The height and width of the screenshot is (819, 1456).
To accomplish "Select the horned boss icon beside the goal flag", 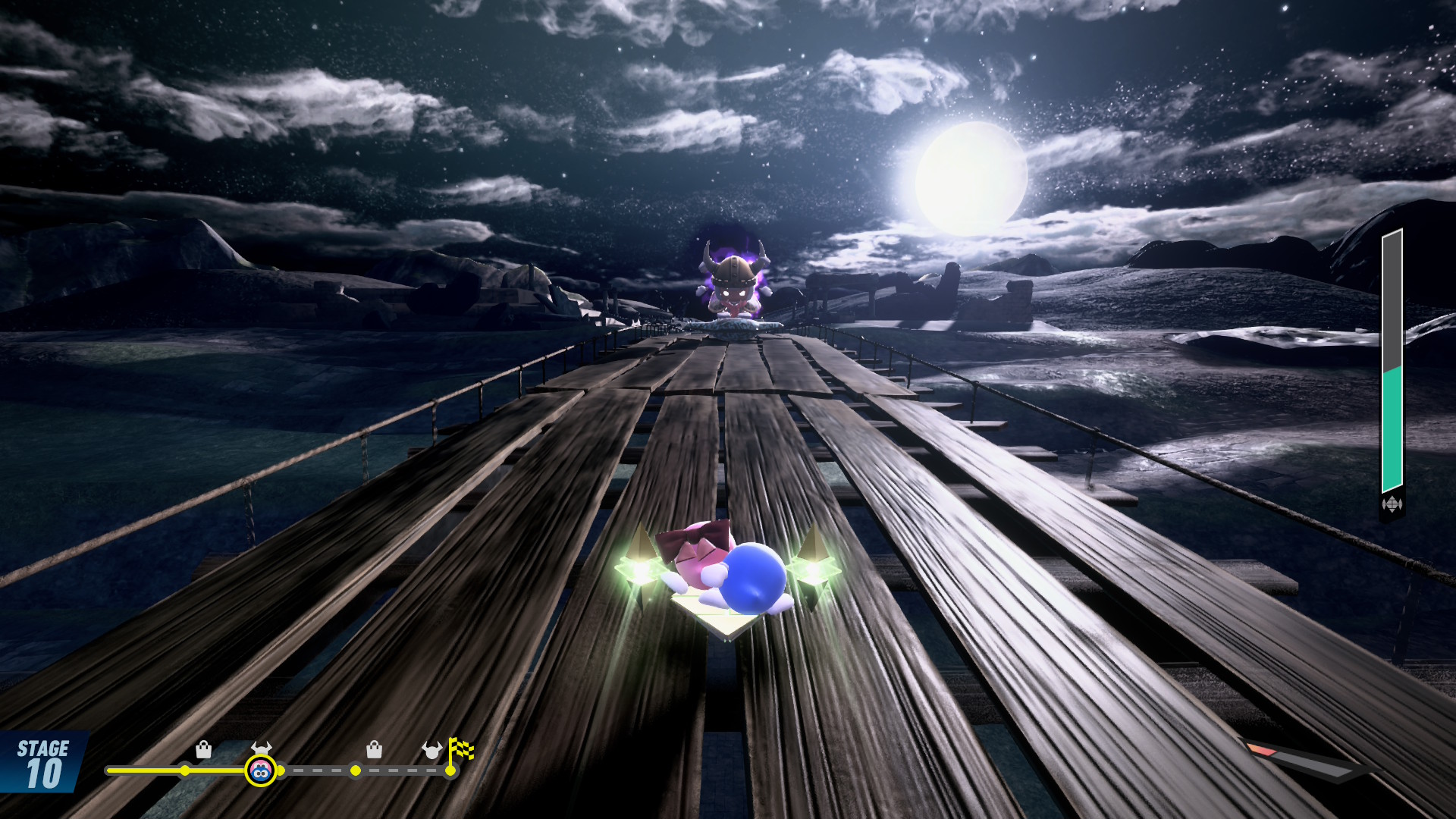I will click(431, 750).
